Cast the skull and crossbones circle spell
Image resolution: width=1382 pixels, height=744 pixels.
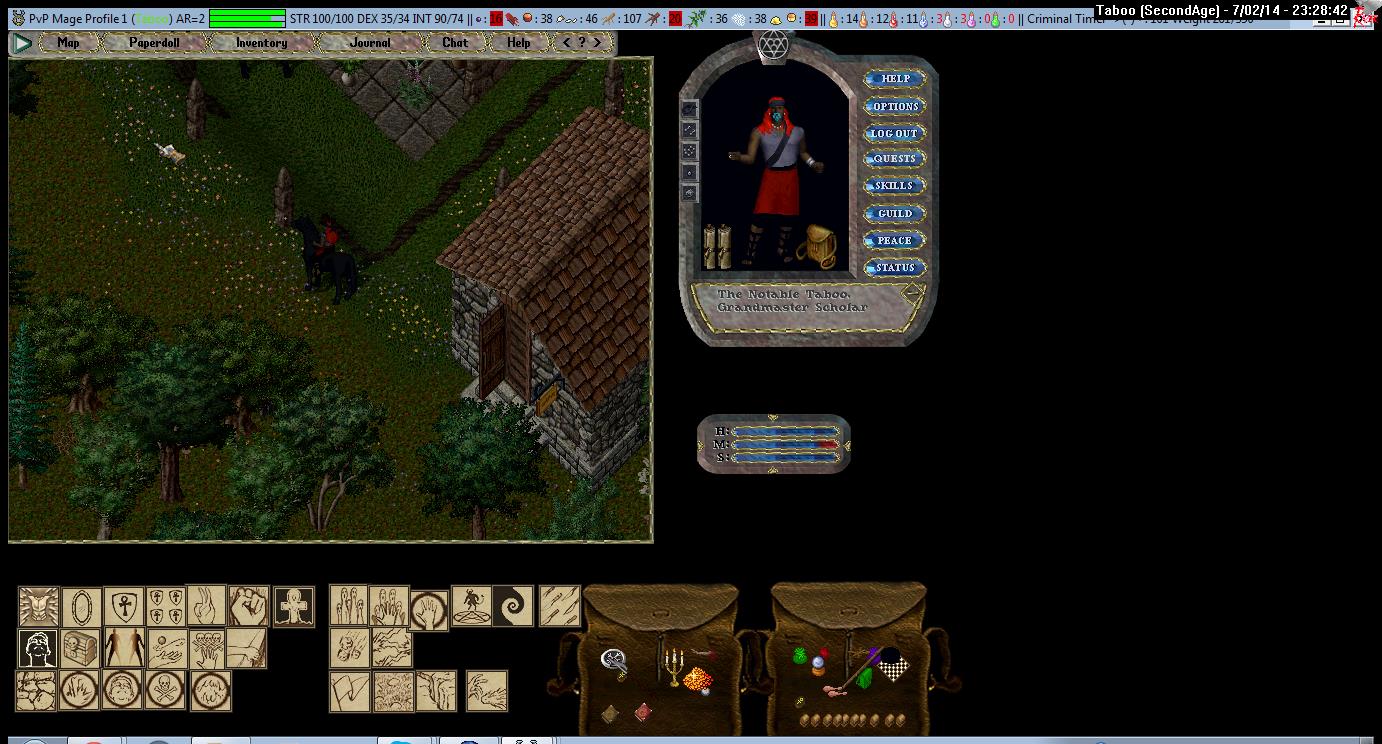point(165,690)
